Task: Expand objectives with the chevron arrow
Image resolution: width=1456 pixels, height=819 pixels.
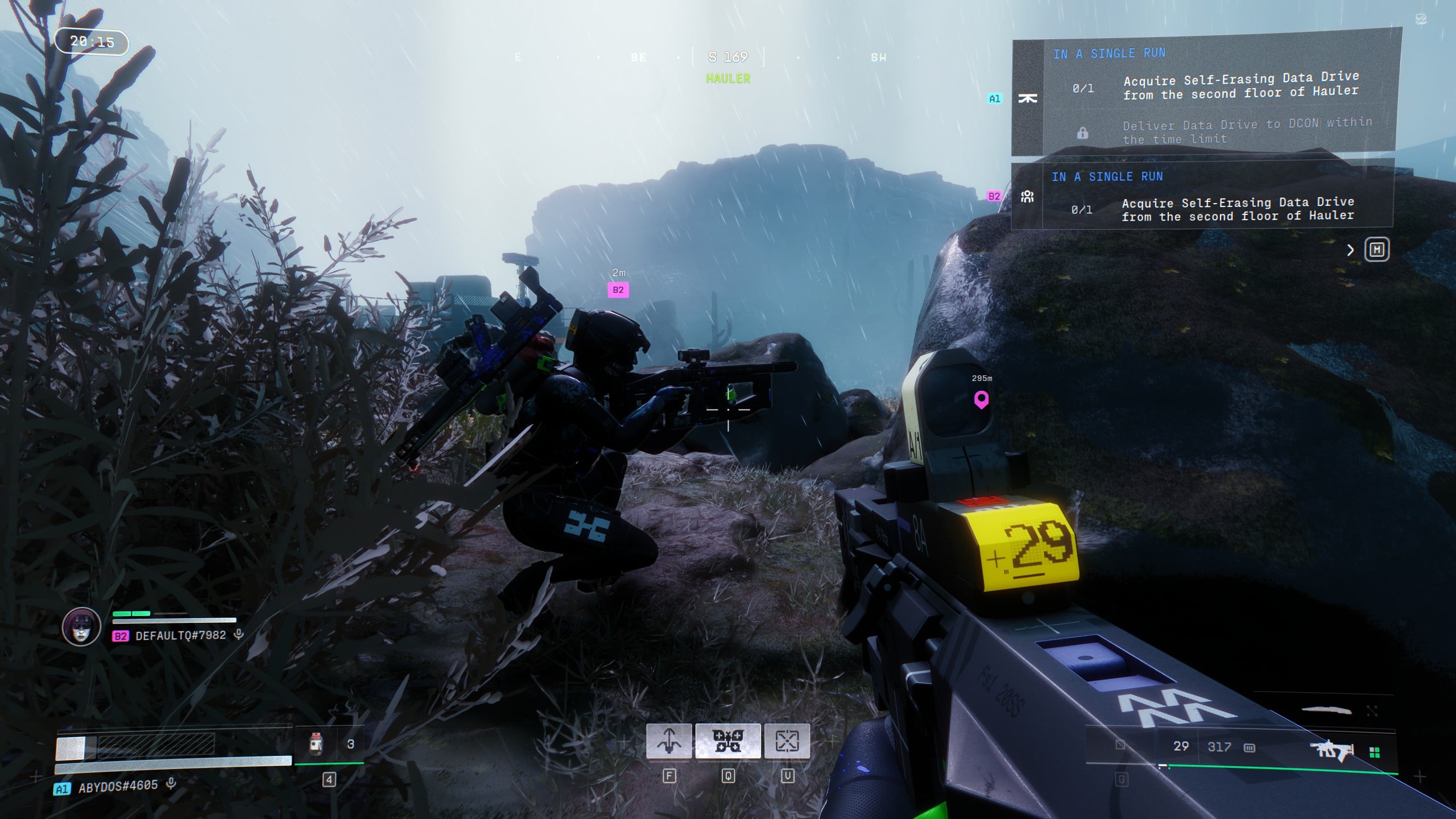Action: (x=1350, y=250)
